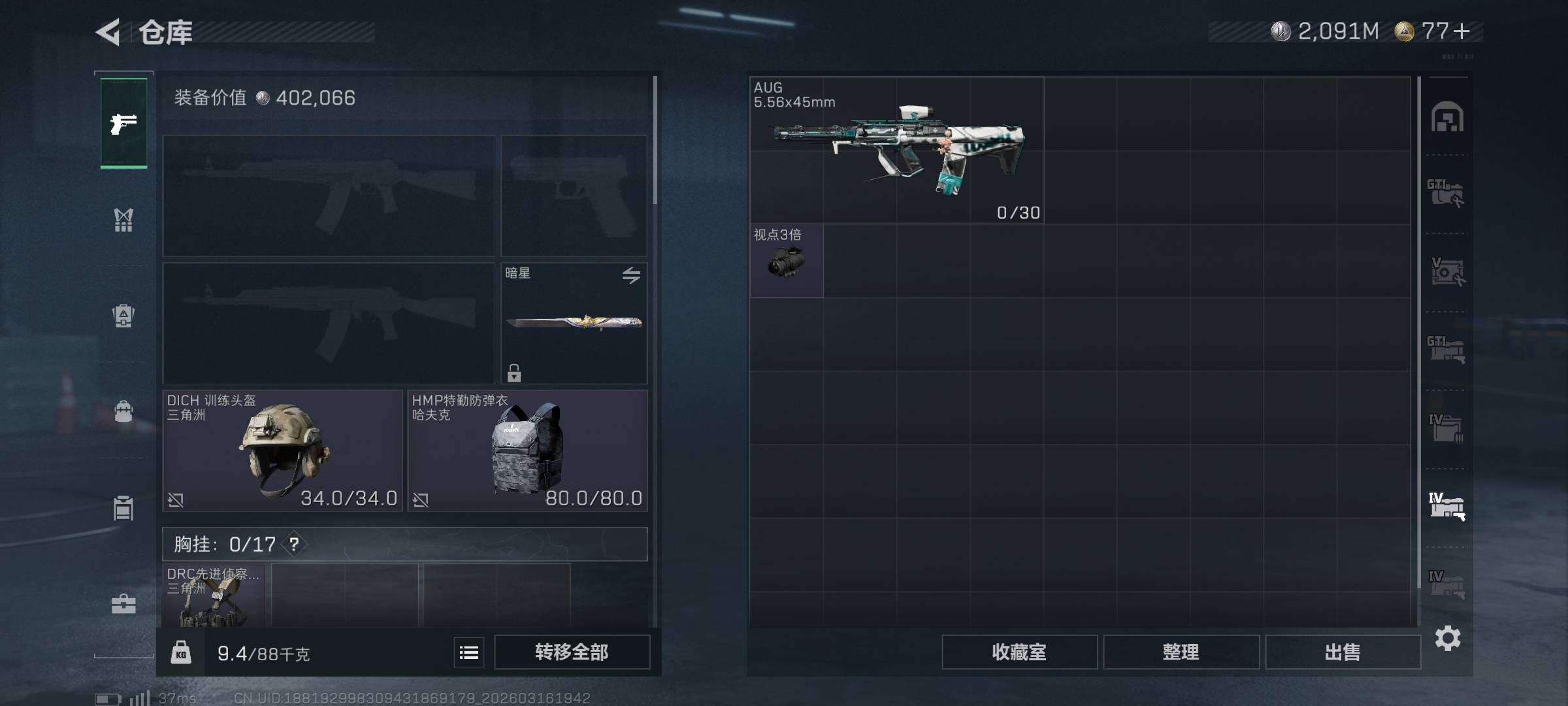1568x706 pixels.
Task: Transfer everything with 转移全部
Action: [x=572, y=652]
